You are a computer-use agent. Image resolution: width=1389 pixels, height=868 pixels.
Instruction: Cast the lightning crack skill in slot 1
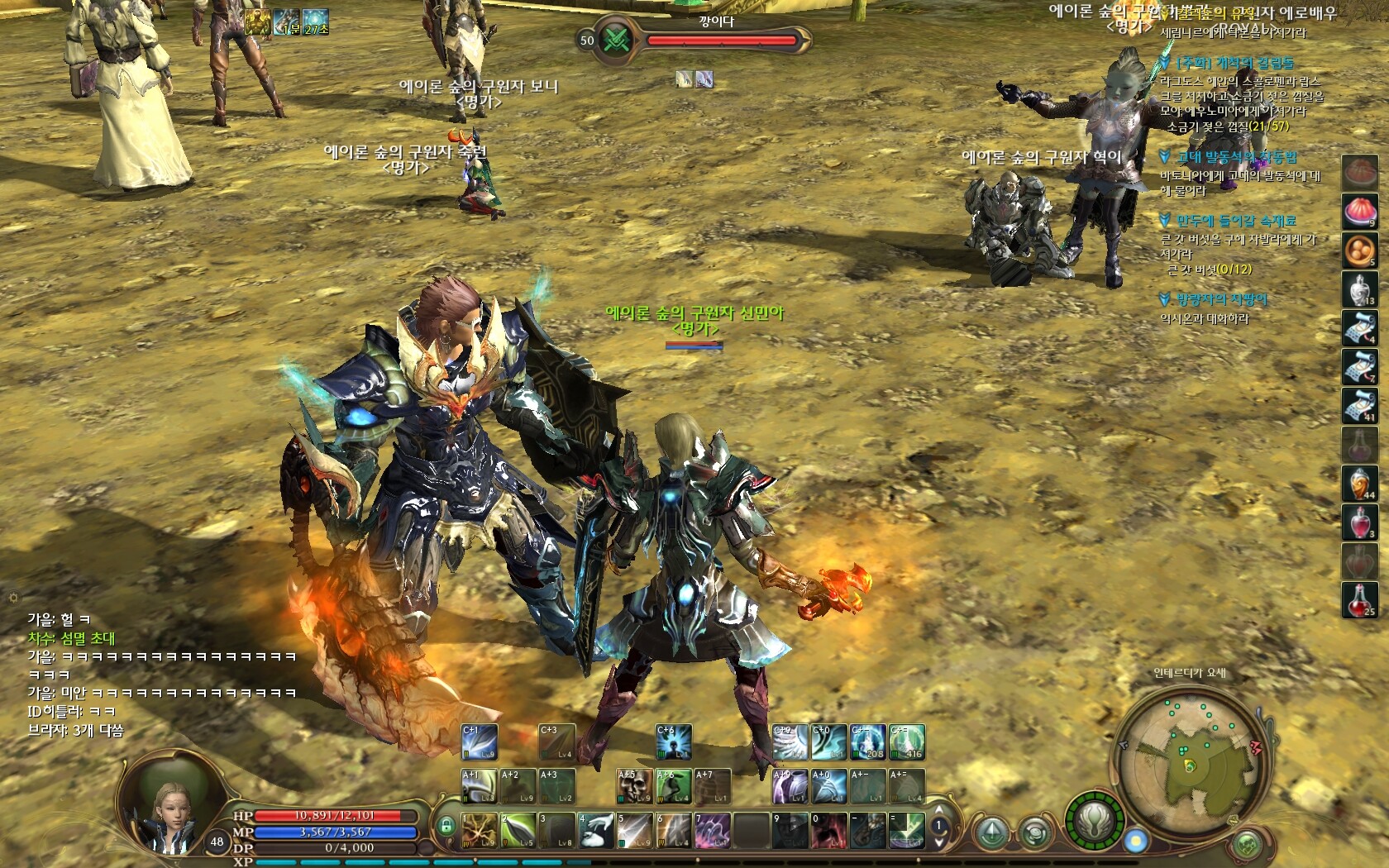pyautogui.click(x=480, y=830)
